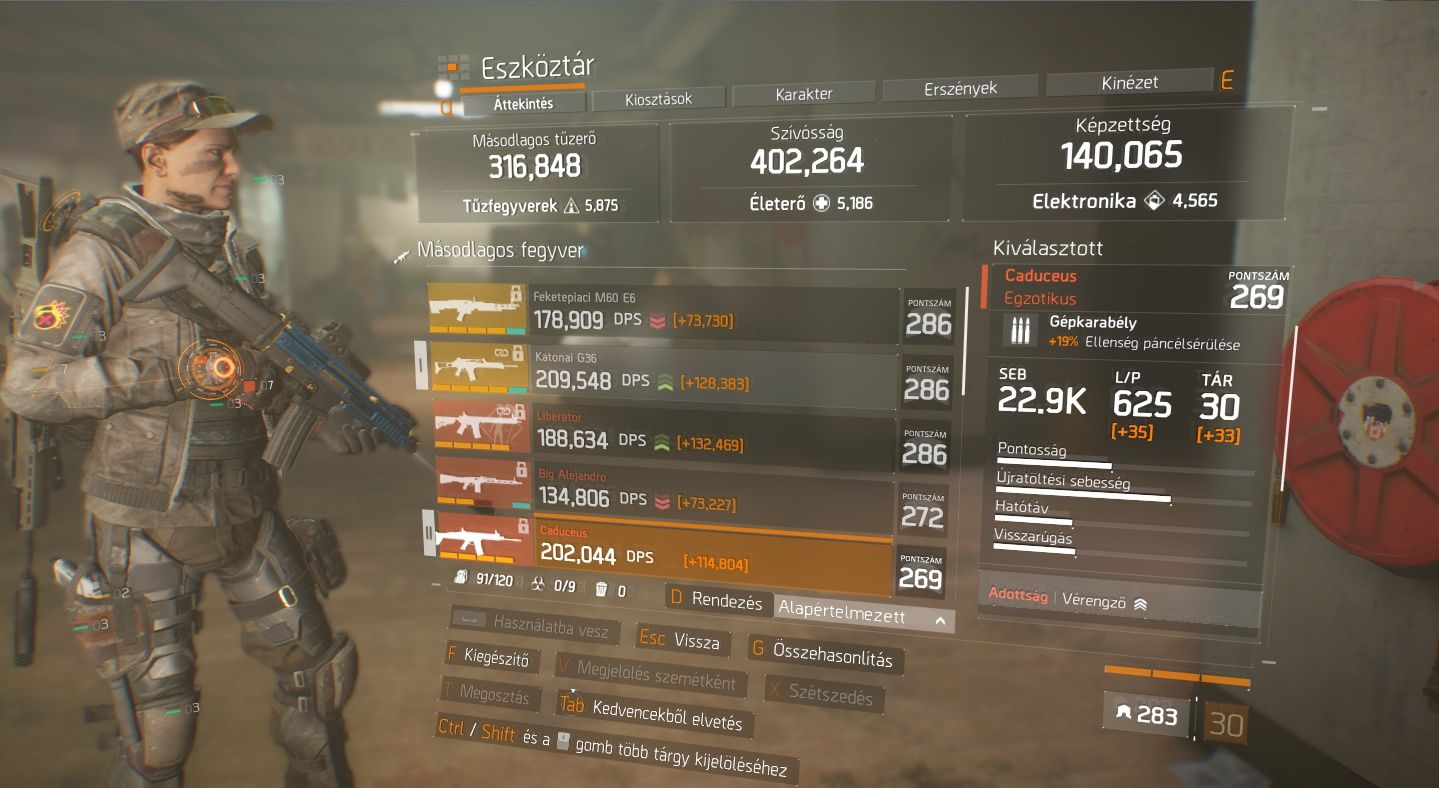The image size is (1439, 788).
Task: Open the Alapértelmezett sorting dropdown
Action: pyautogui.click(x=862, y=617)
